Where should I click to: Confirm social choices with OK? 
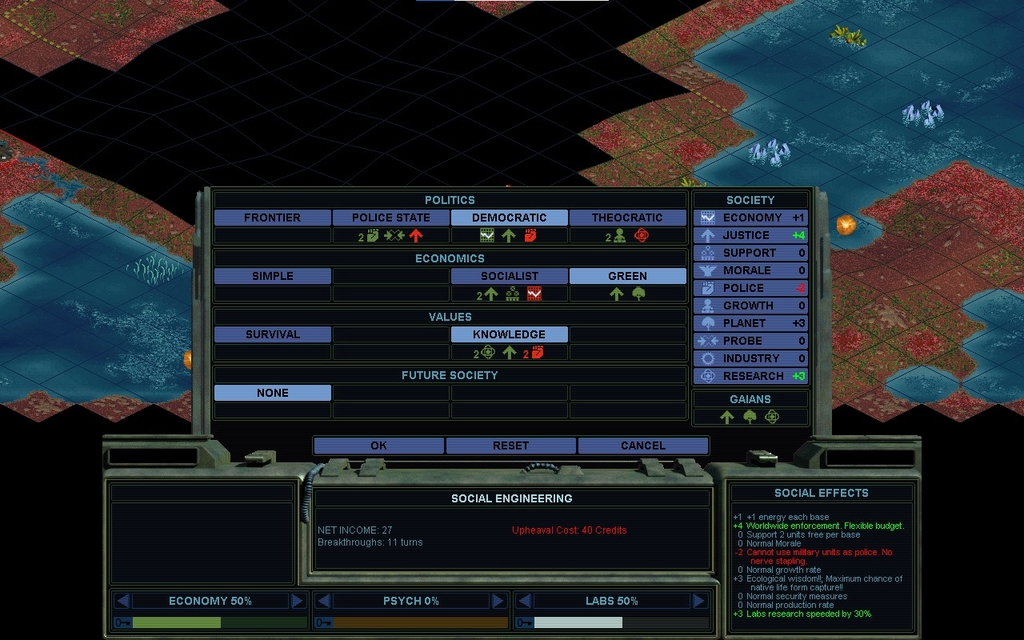point(378,446)
